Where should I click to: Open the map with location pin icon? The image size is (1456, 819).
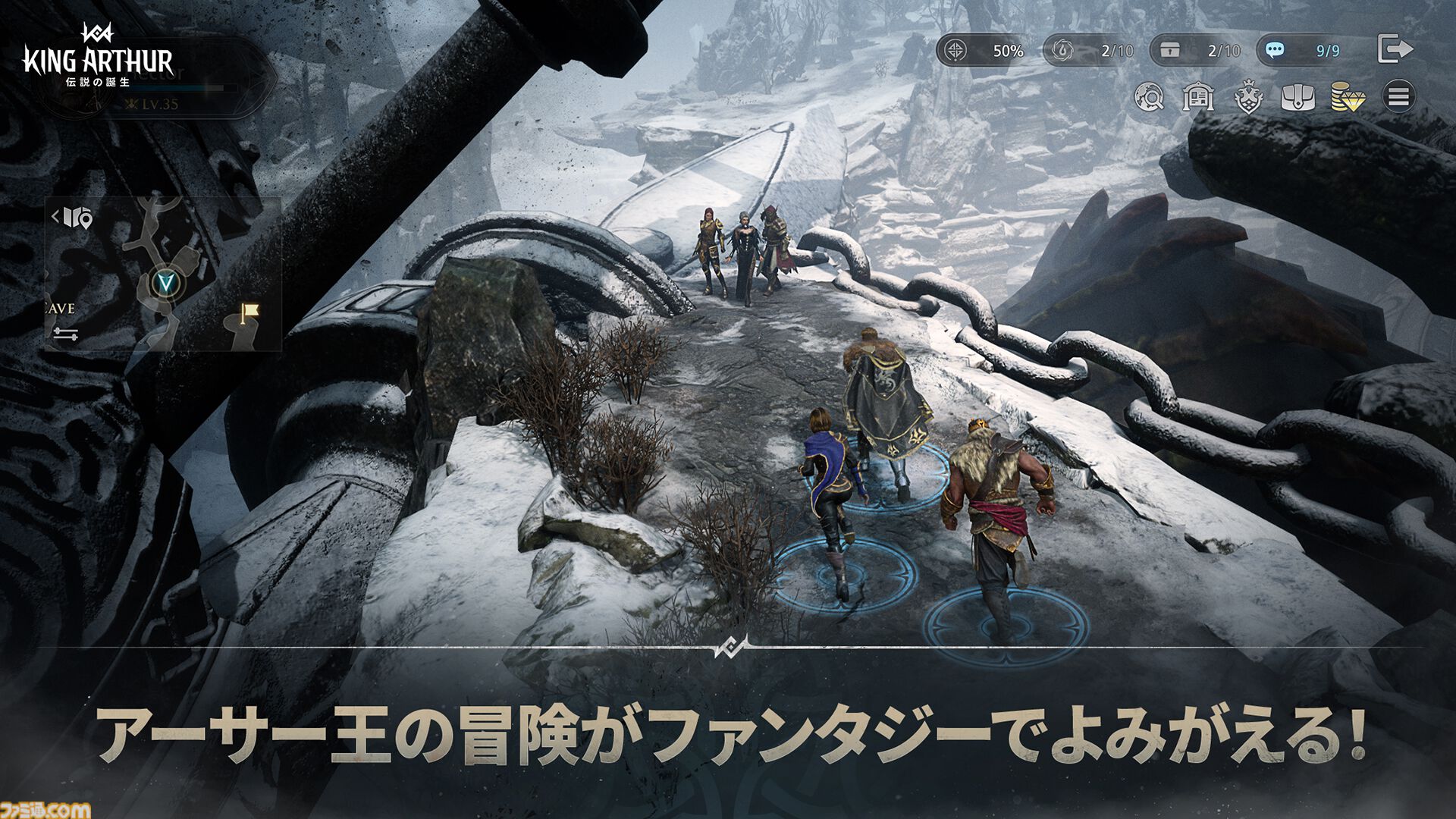coord(77,219)
